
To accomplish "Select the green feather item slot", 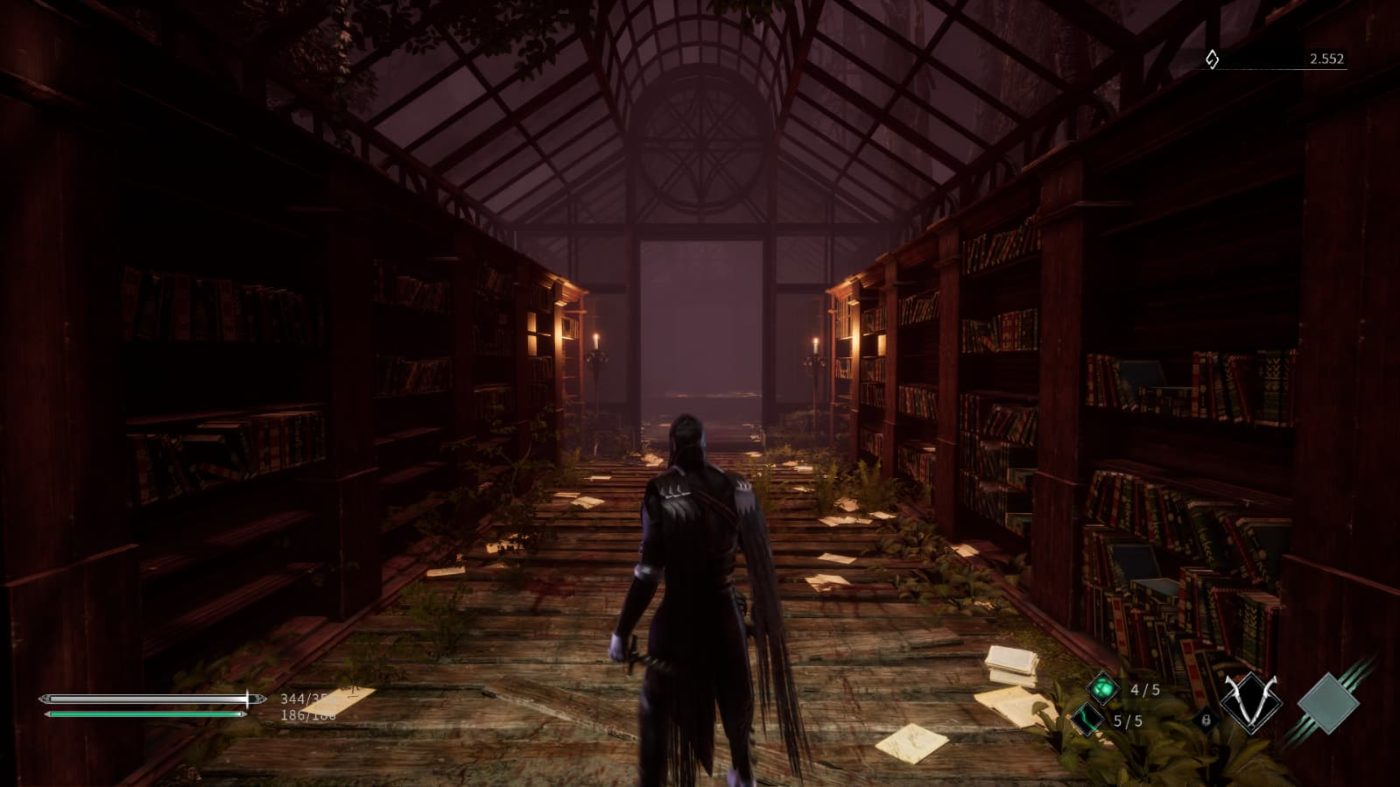I will point(1087,718).
